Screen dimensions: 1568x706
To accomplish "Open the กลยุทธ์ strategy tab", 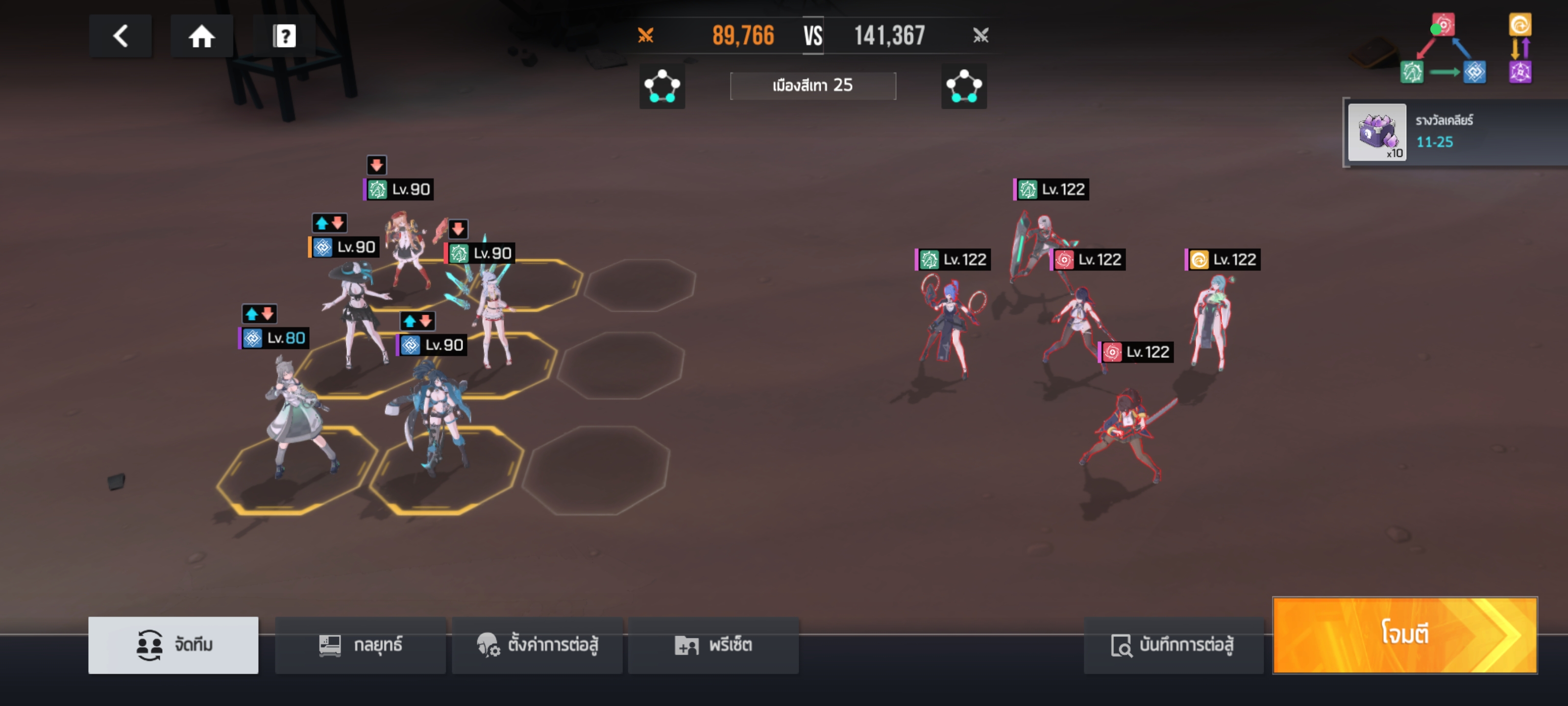I will tap(360, 645).
